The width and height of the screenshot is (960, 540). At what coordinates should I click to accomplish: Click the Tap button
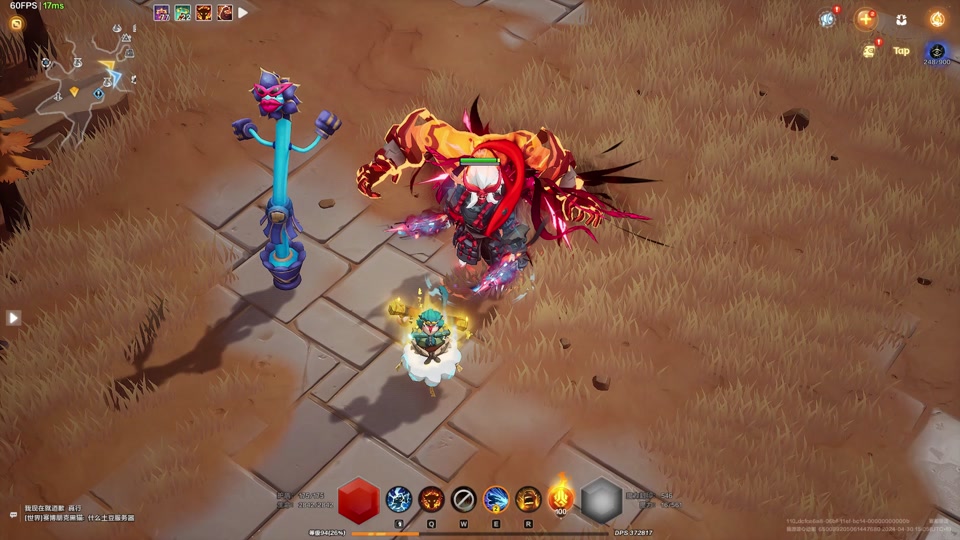(x=901, y=51)
